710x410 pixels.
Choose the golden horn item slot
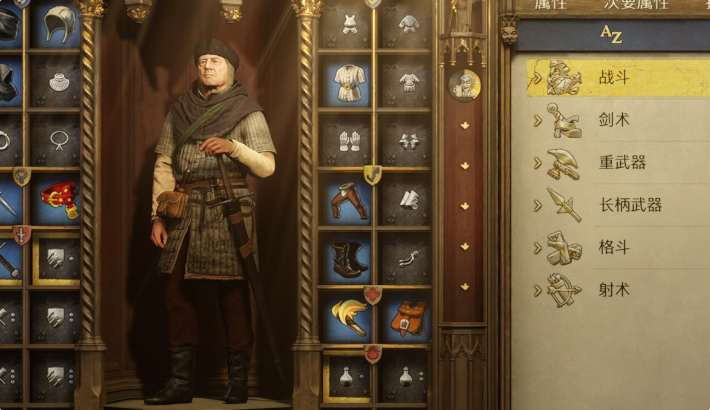pyautogui.click(x=349, y=318)
